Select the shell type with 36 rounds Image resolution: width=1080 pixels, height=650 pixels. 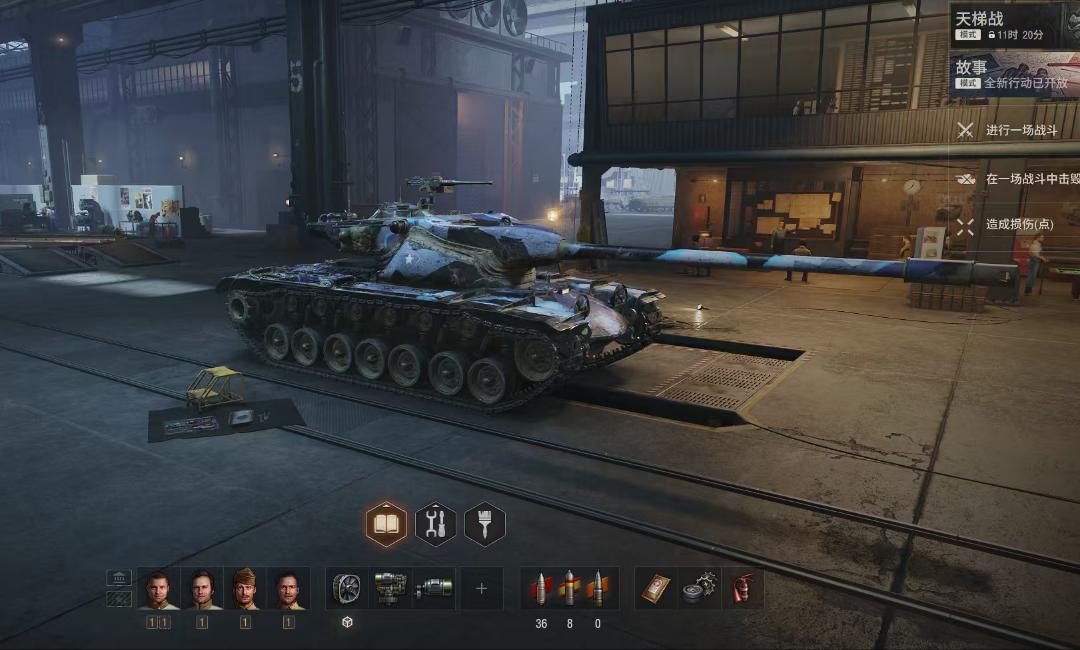click(541, 589)
